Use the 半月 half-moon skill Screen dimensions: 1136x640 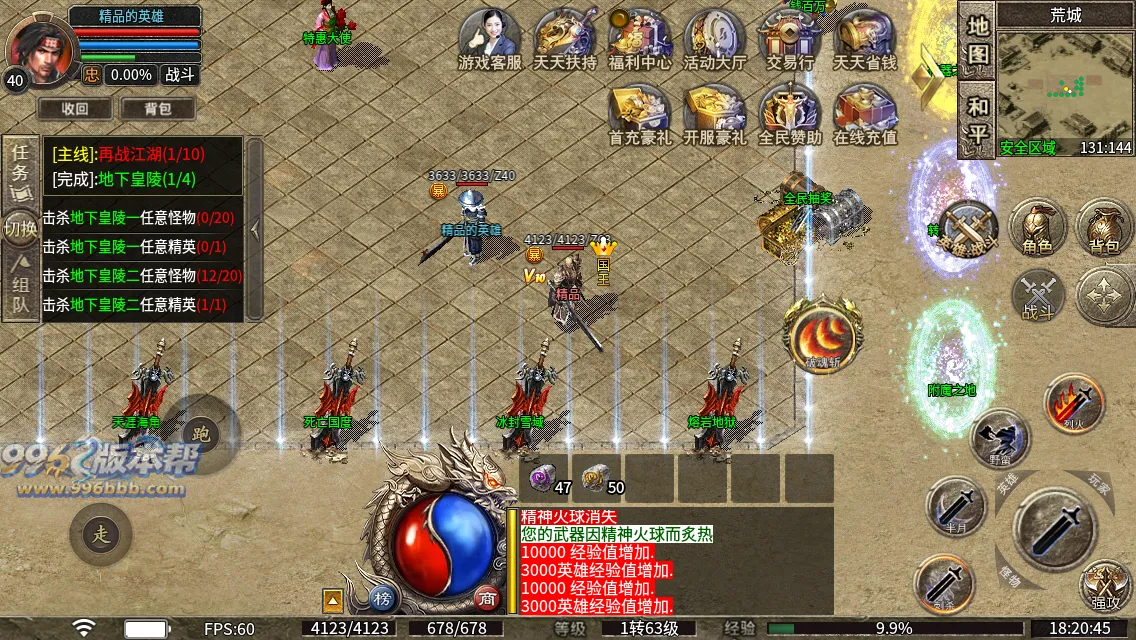[x=955, y=507]
